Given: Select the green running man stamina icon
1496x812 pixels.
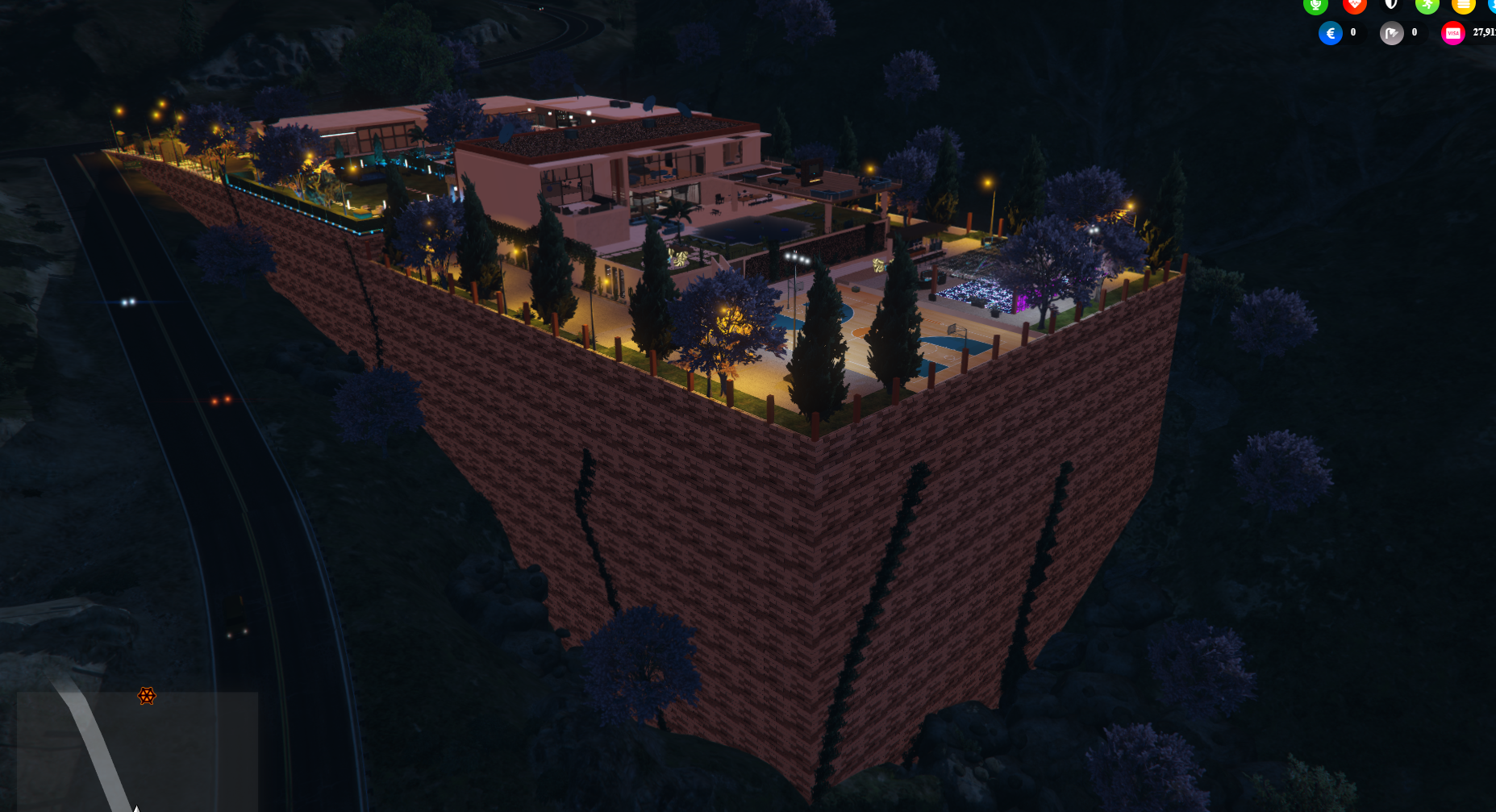Looking at the screenshot, I should point(1427,5).
